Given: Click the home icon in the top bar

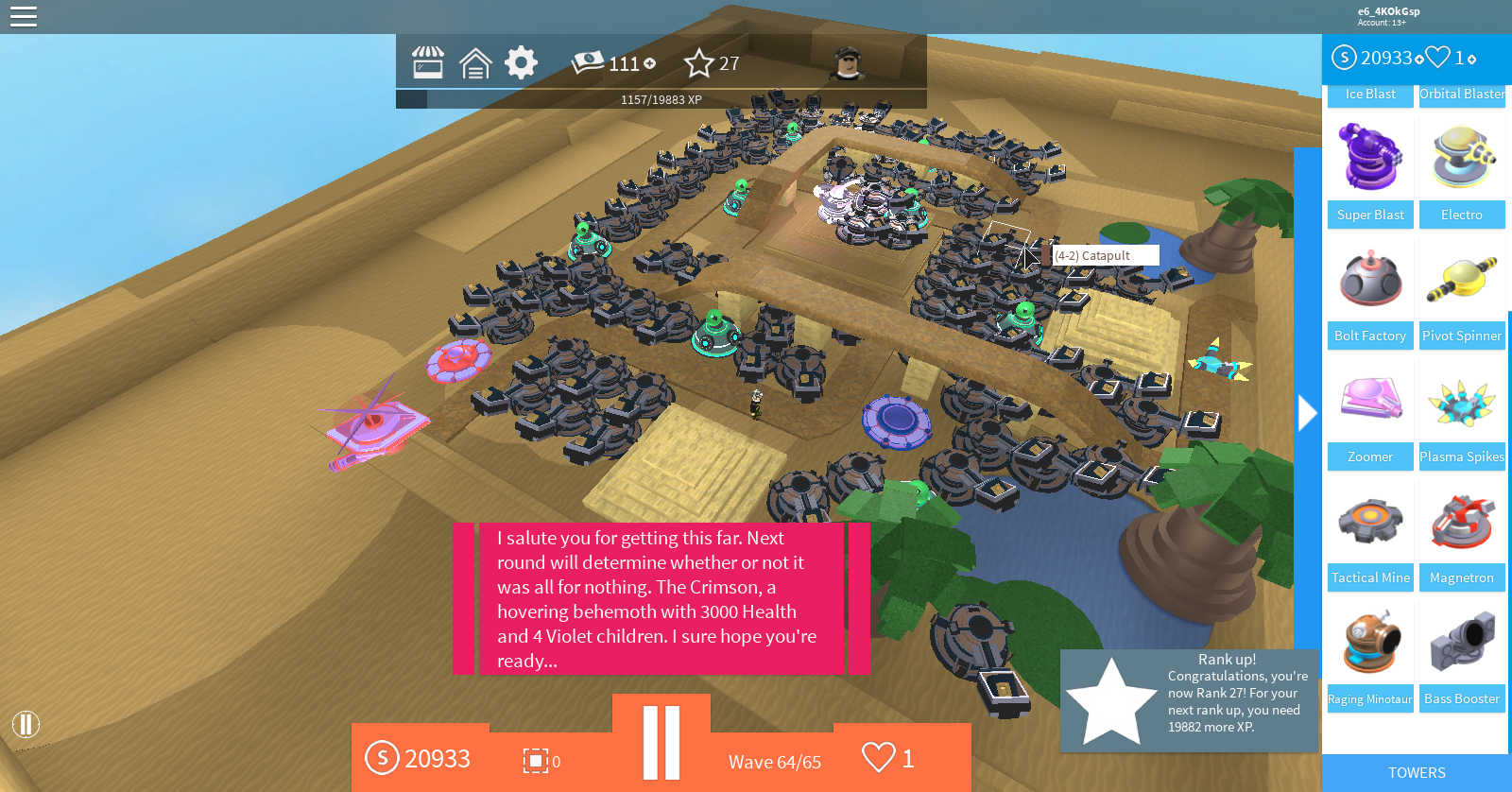Looking at the screenshot, I should (475, 62).
